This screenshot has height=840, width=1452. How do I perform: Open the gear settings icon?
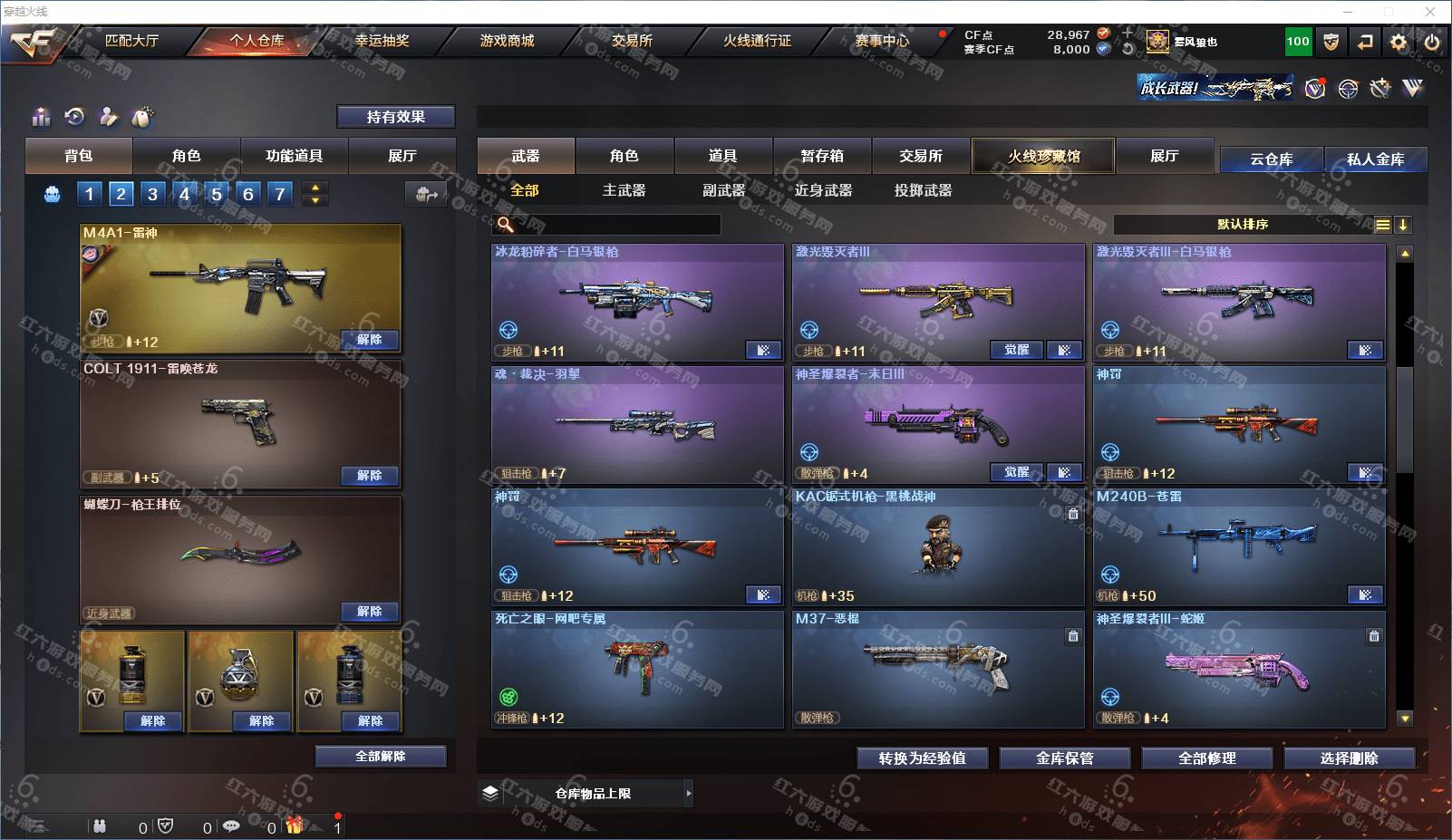point(1399,42)
